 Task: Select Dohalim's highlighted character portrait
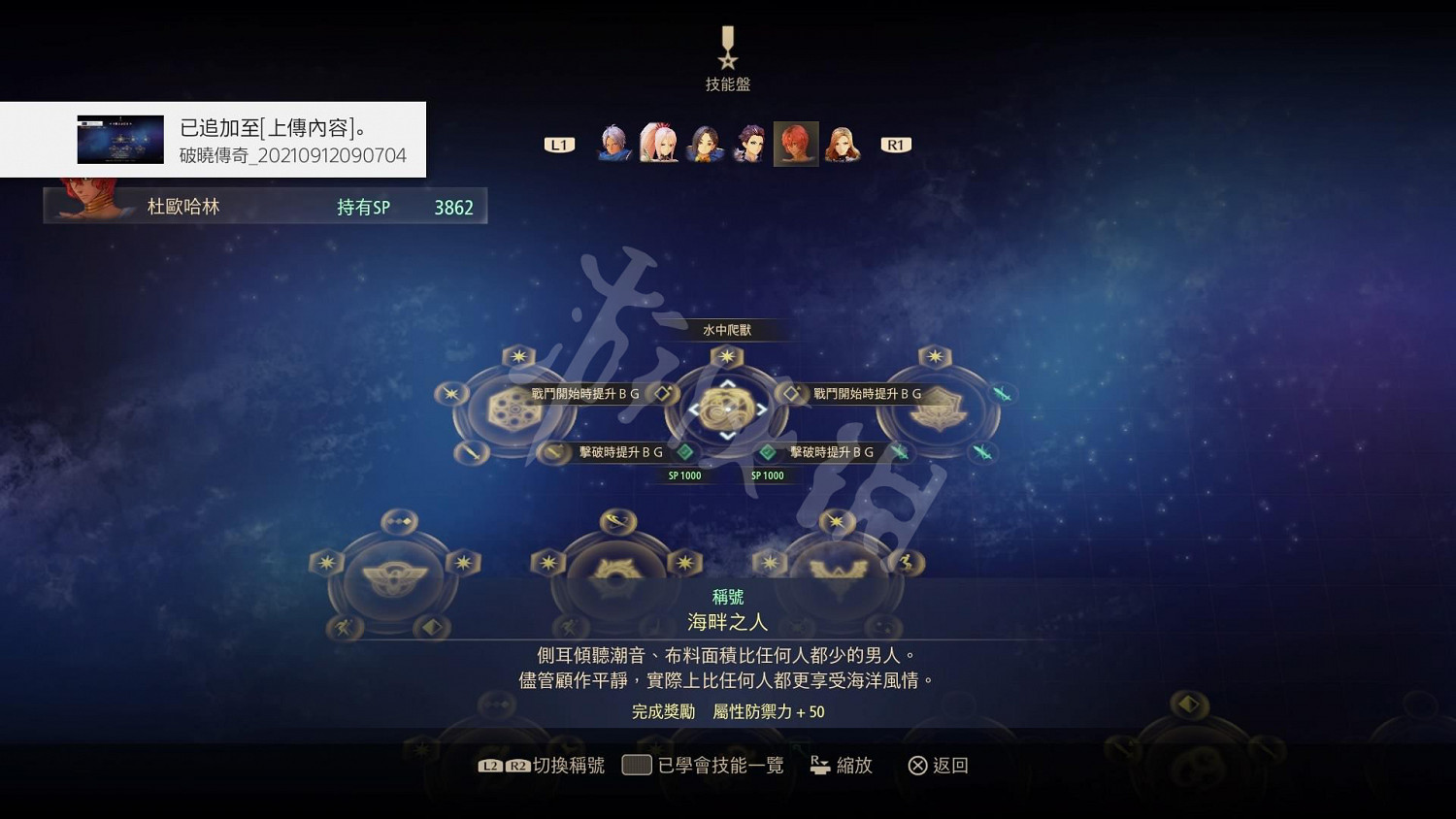point(796,143)
